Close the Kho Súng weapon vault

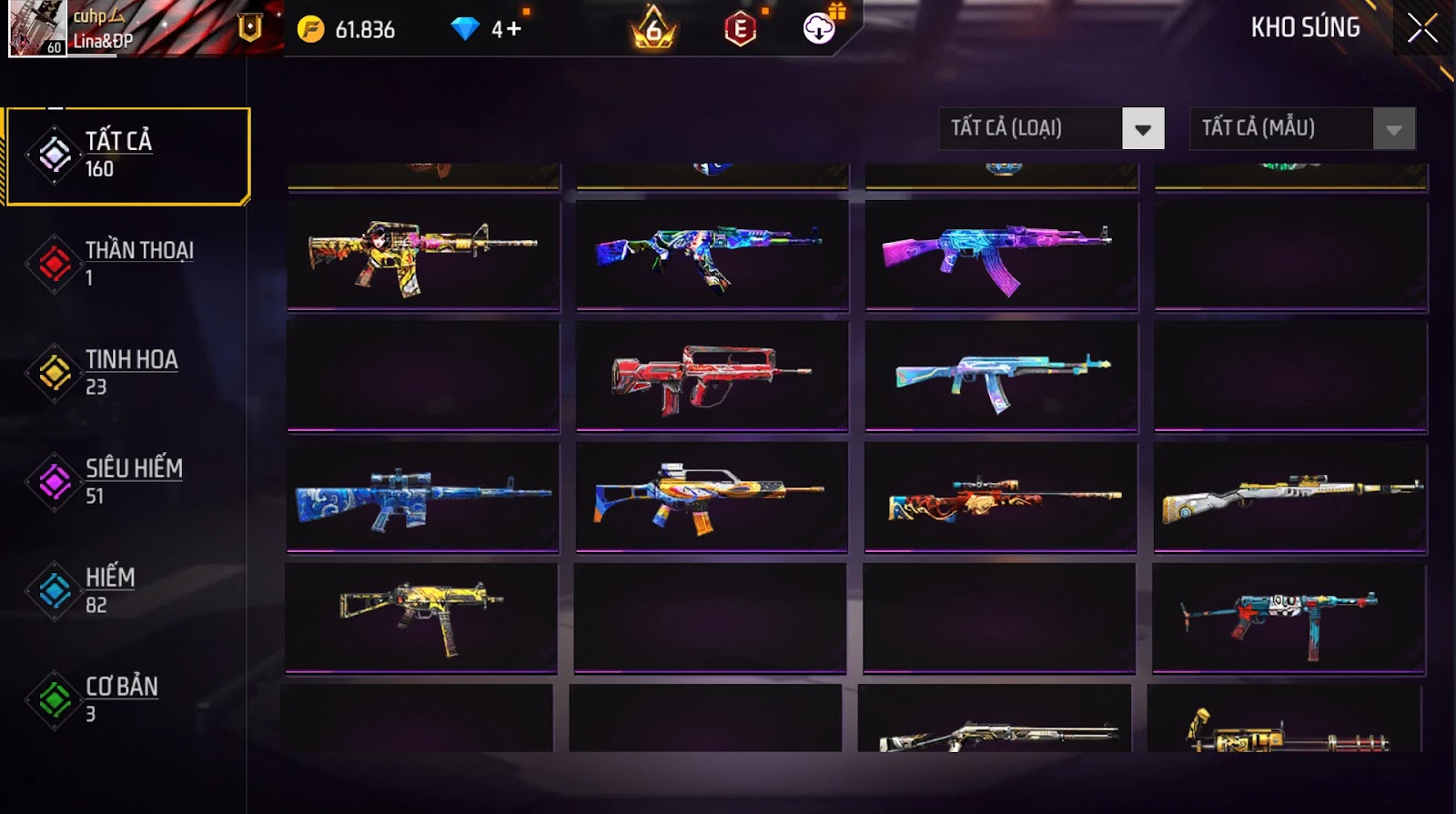coord(1422,29)
